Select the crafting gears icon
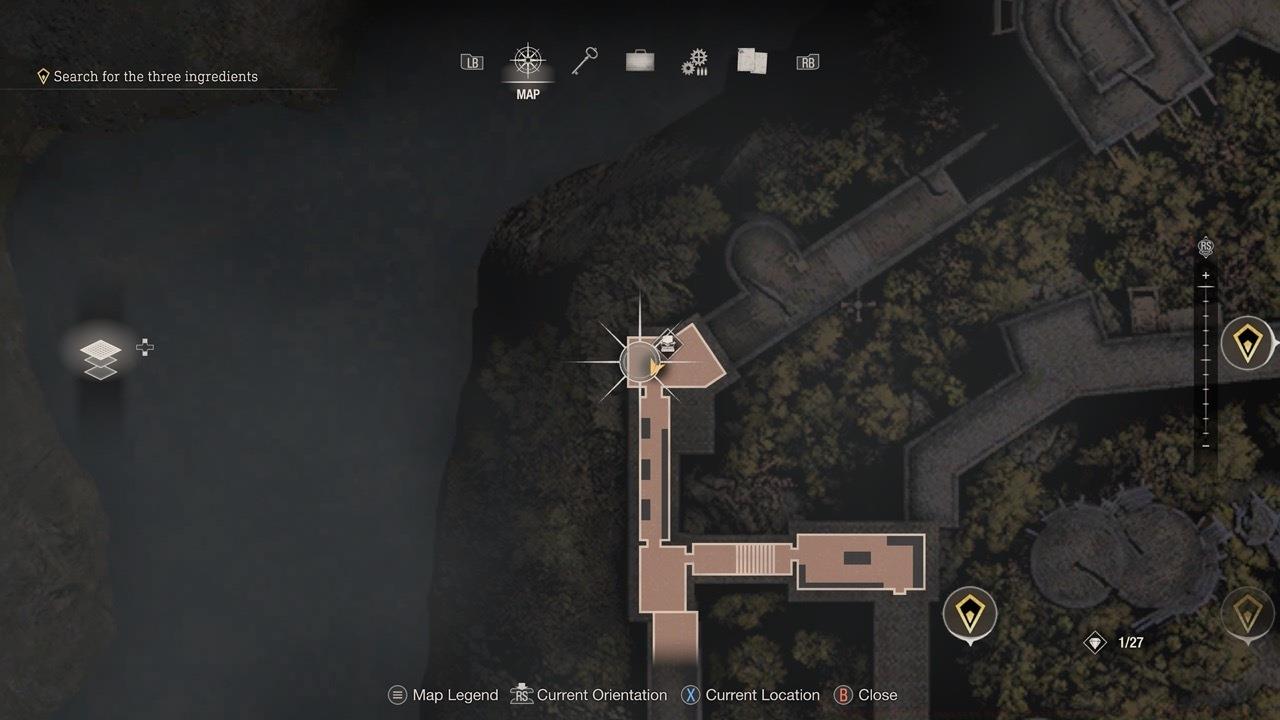This screenshot has height=720, width=1280. [695, 60]
